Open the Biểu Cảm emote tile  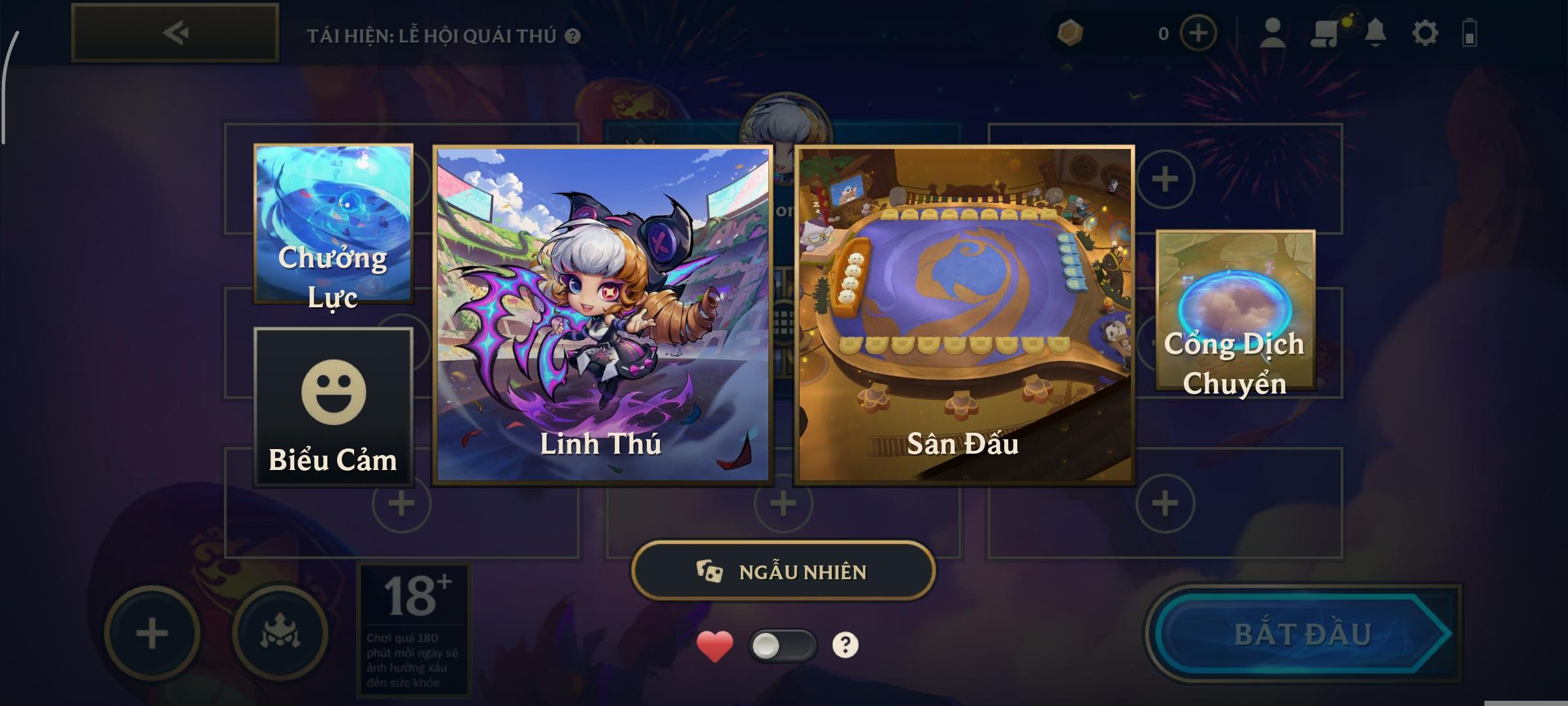pyautogui.click(x=333, y=407)
